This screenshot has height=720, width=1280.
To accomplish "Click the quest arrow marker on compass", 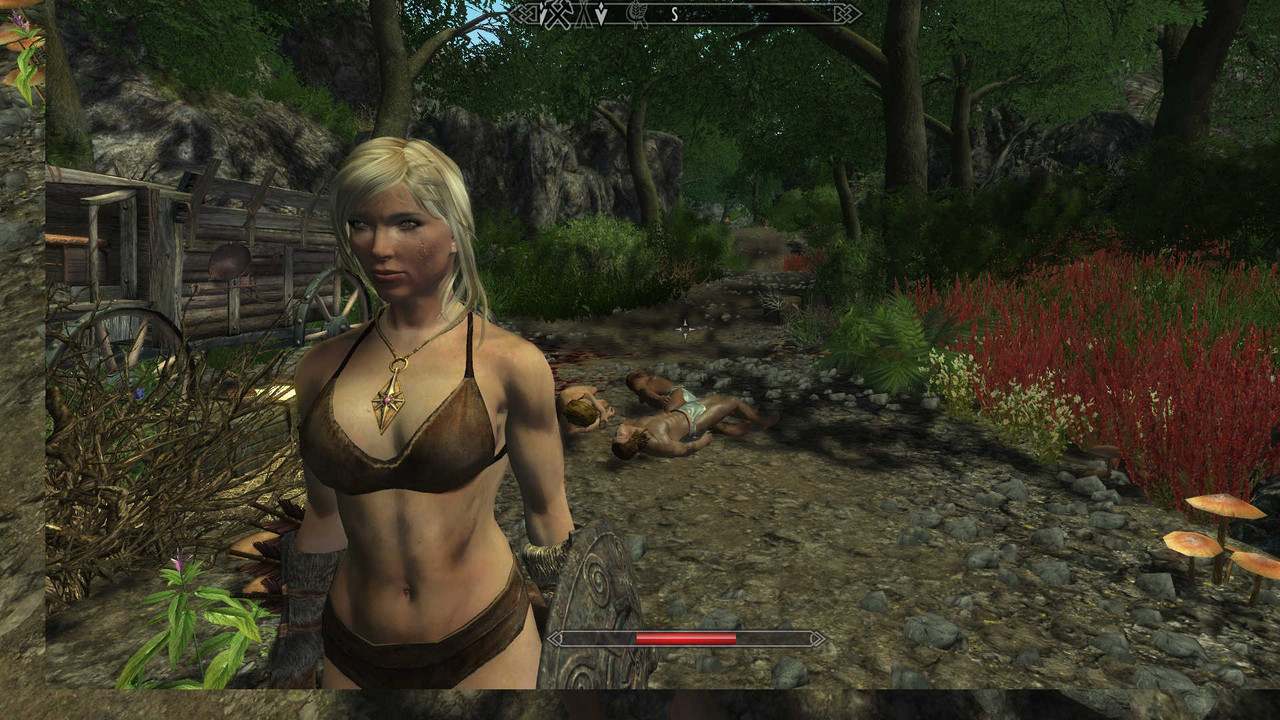I will coord(601,14).
